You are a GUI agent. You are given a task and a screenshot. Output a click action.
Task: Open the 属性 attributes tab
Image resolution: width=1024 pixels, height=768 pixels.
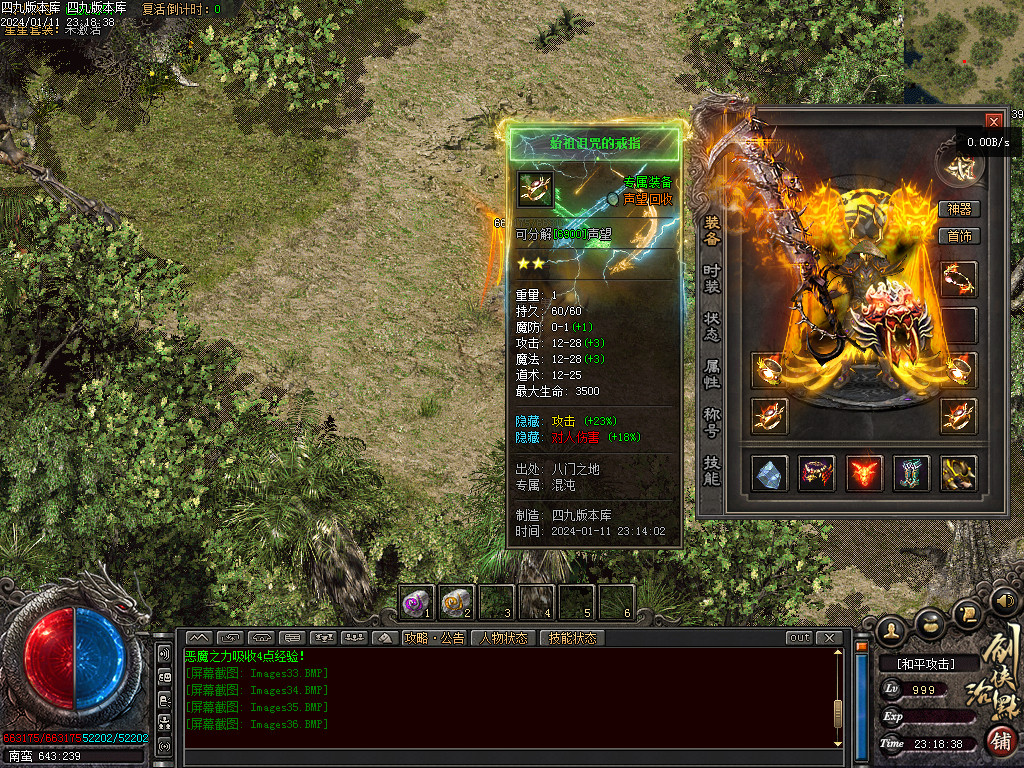[x=712, y=373]
